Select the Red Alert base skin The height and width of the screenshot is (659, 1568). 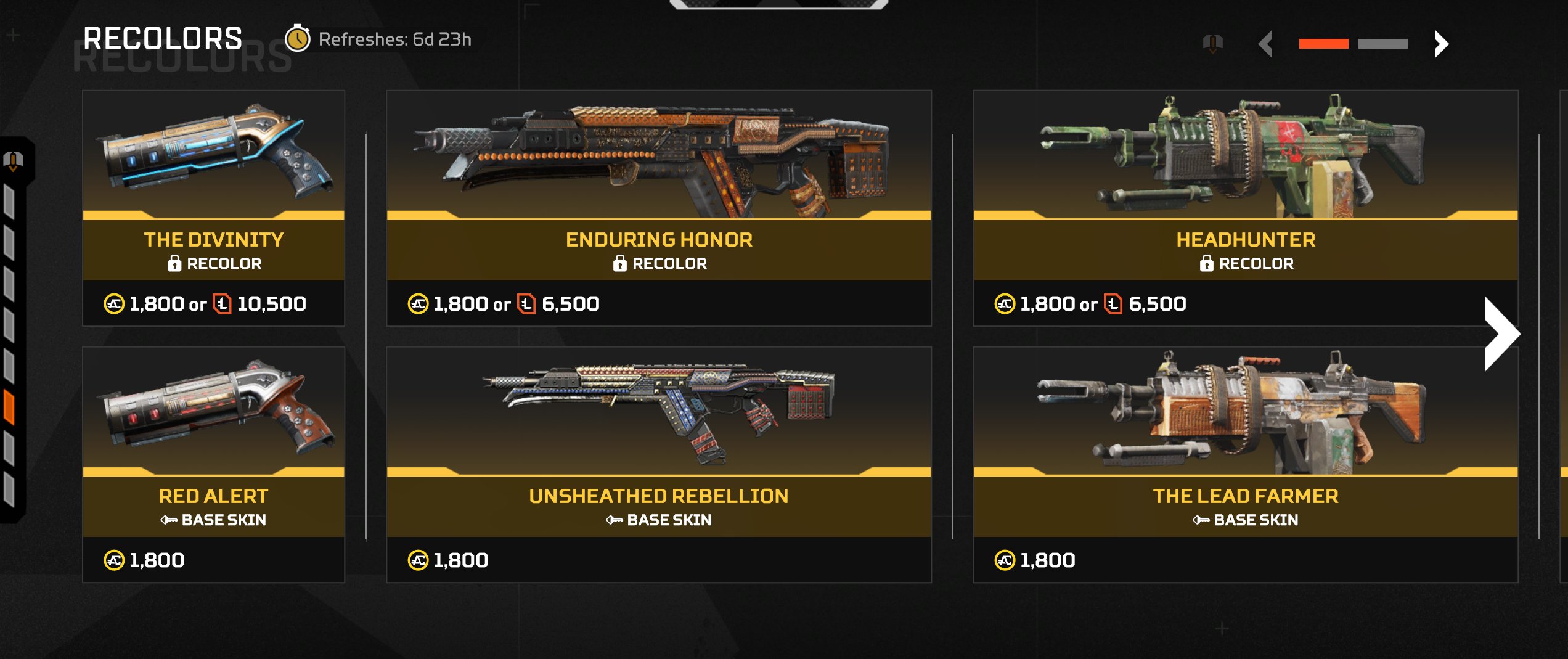(x=213, y=464)
